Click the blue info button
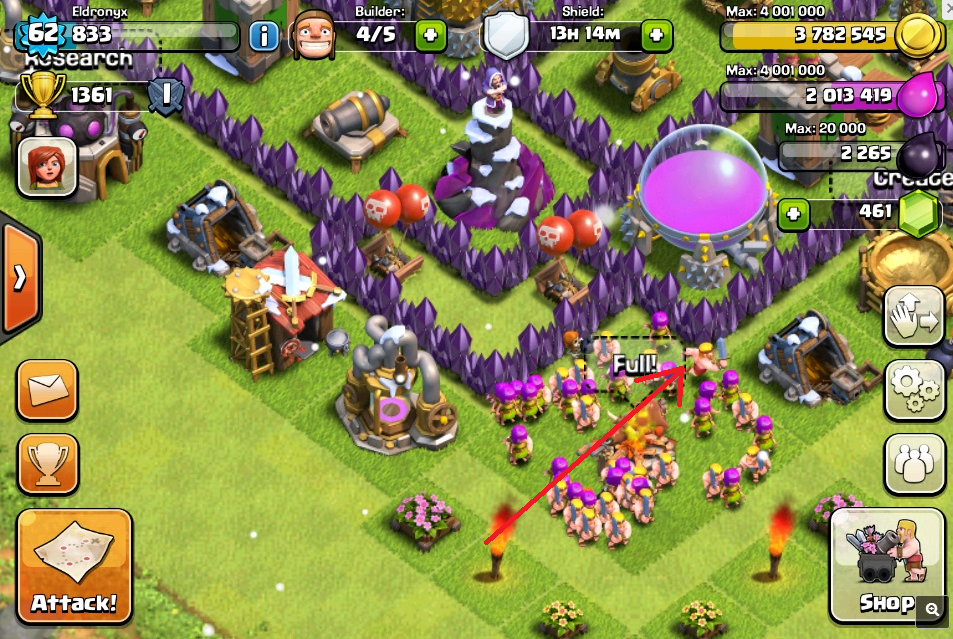The width and height of the screenshot is (953, 639). pyautogui.click(x=264, y=37)
